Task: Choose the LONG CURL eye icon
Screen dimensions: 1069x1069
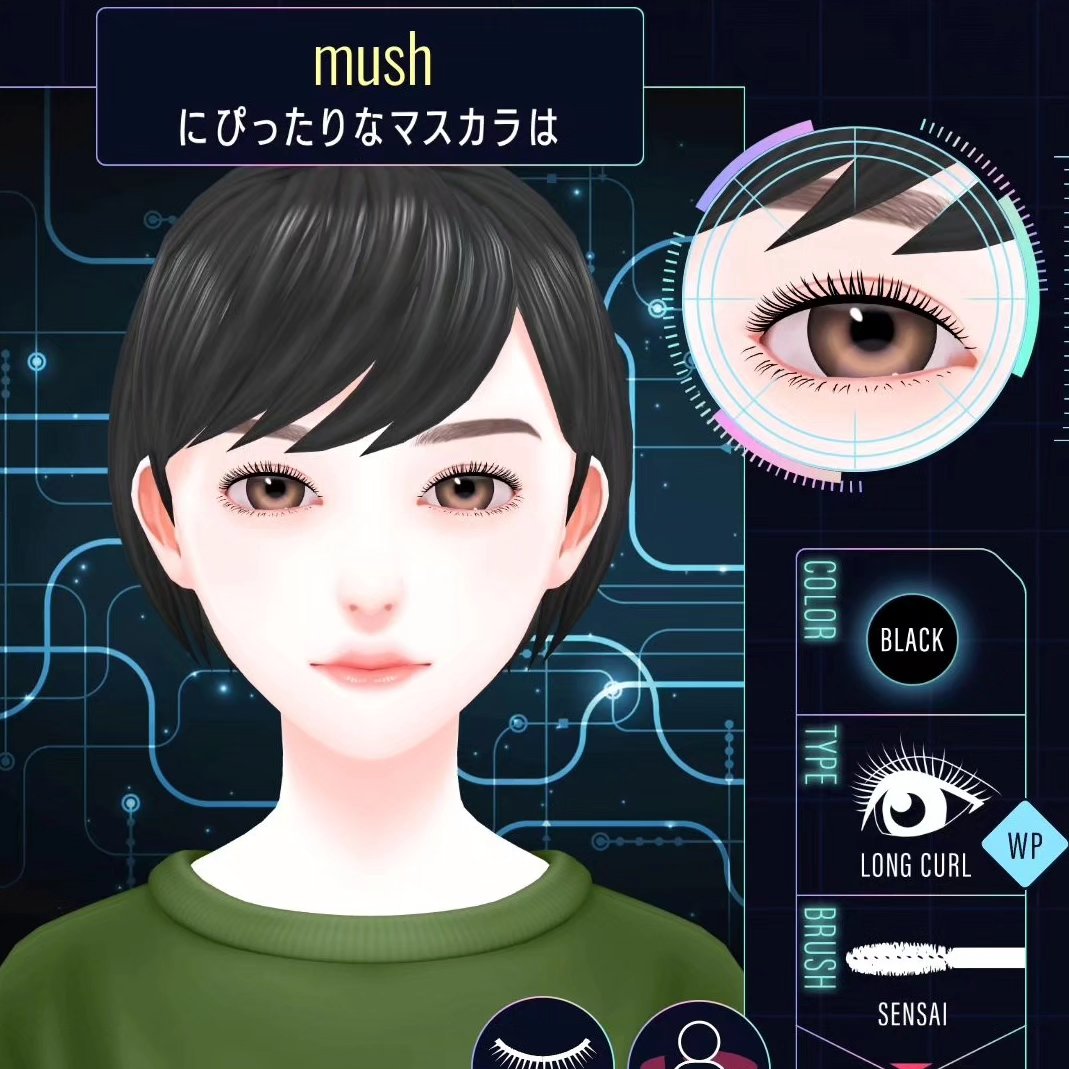Action: 915,795
